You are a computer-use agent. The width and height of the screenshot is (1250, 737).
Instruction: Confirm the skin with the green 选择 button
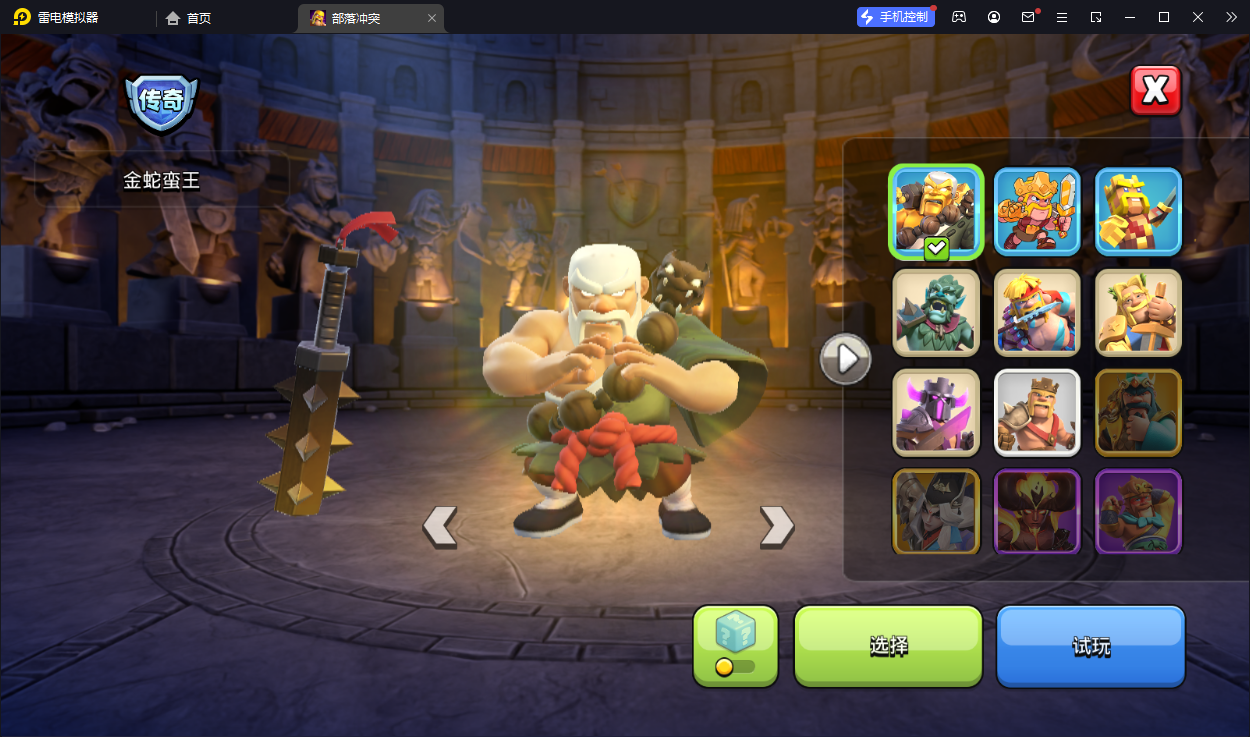tap(888, 646)
